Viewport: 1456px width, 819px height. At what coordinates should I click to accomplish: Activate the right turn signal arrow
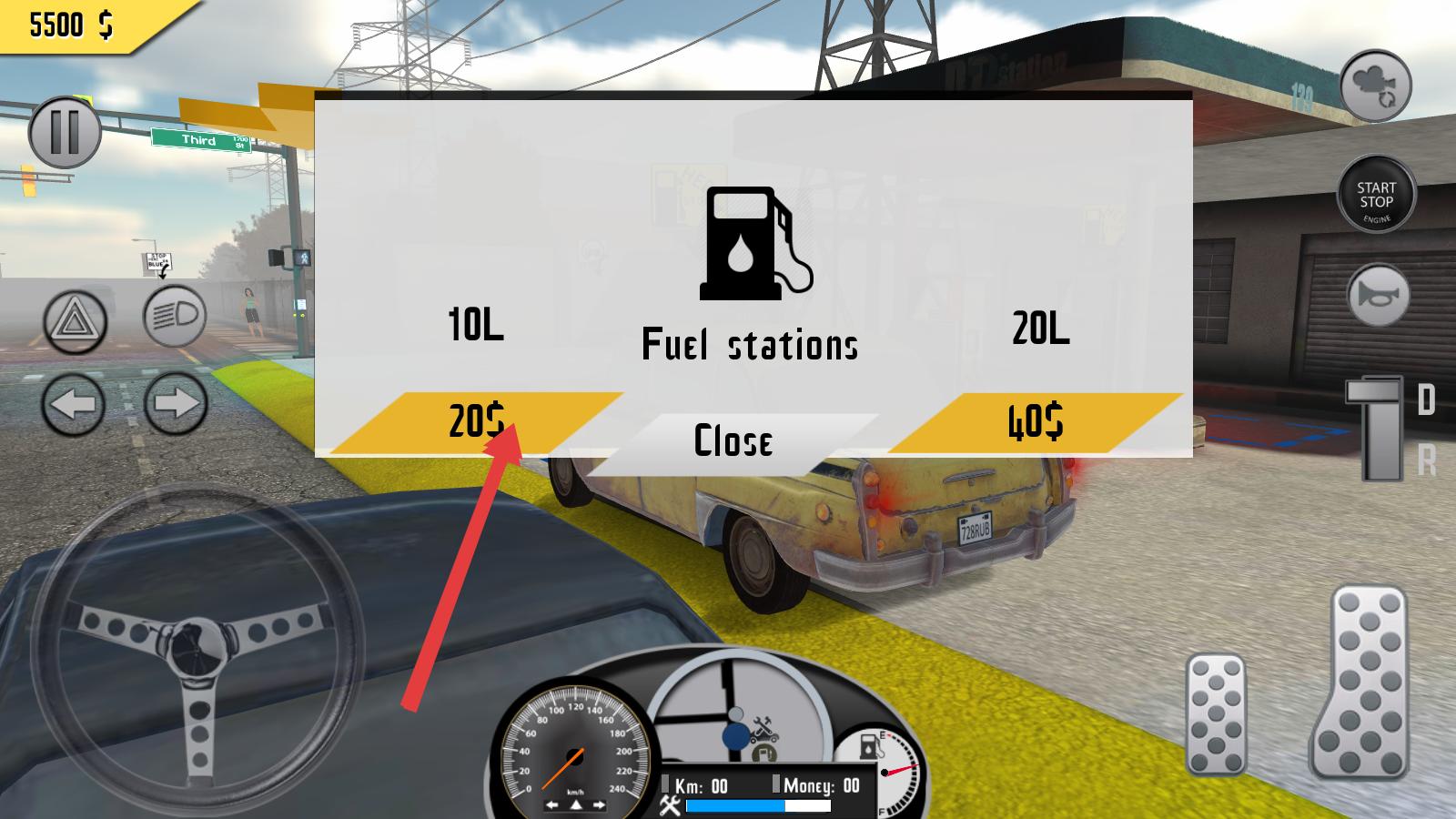pos(175,403)
